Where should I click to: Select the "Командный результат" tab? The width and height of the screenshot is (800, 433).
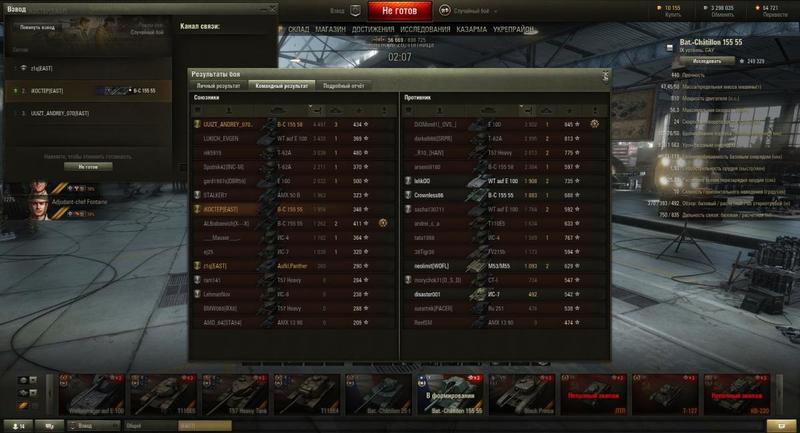pyautogui.click(x=280, y=87)
